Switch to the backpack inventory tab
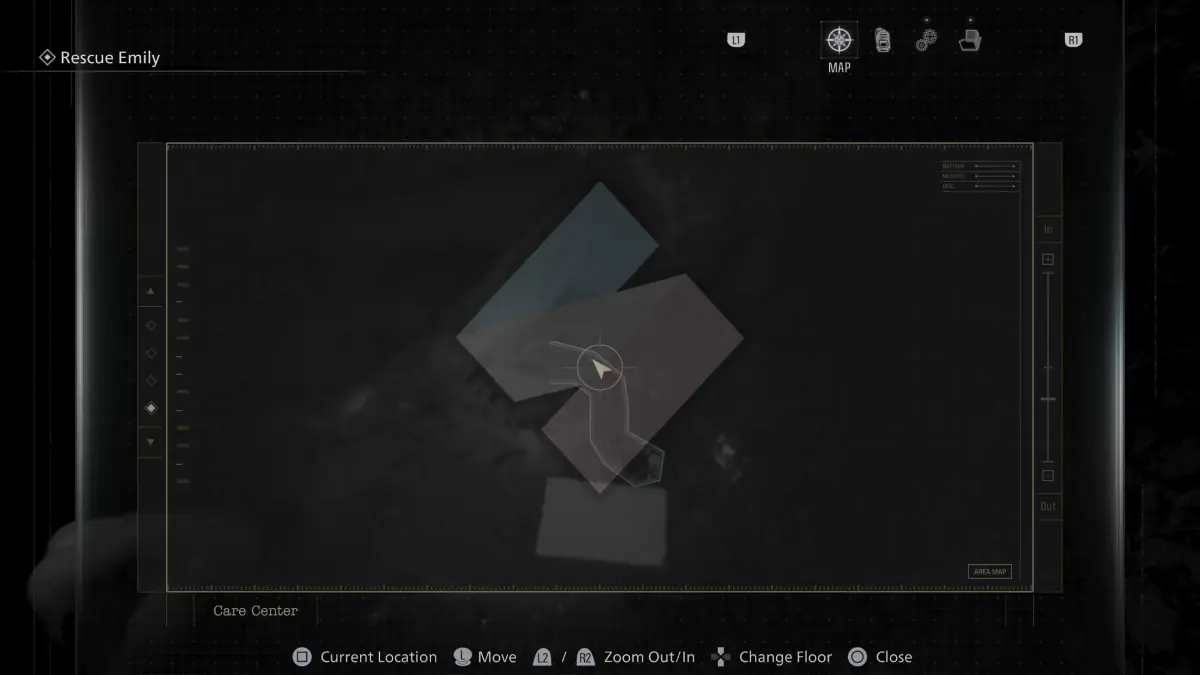The image size is (1200, 675). (x=882, y=41)
